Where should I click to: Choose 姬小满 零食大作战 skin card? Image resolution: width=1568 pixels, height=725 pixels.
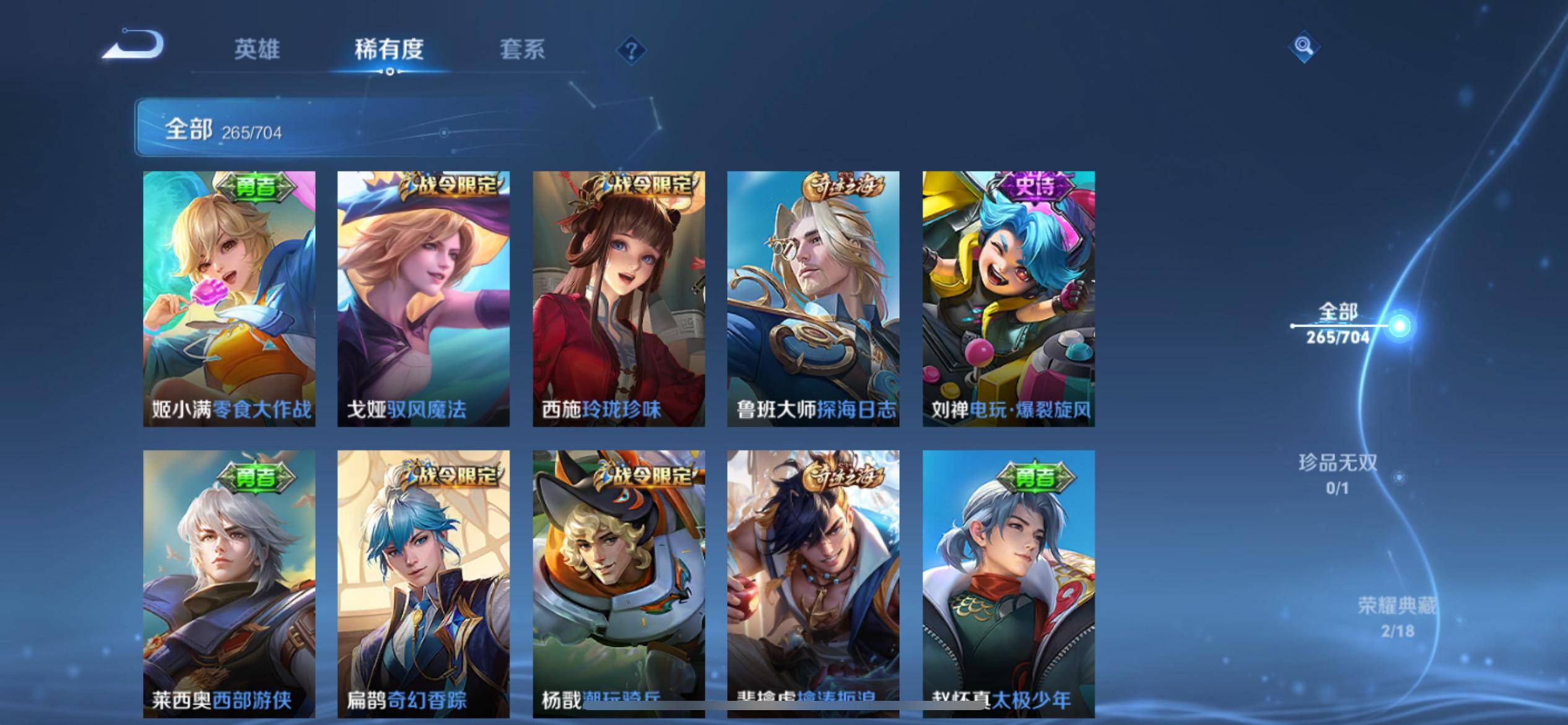coord(229,299)
